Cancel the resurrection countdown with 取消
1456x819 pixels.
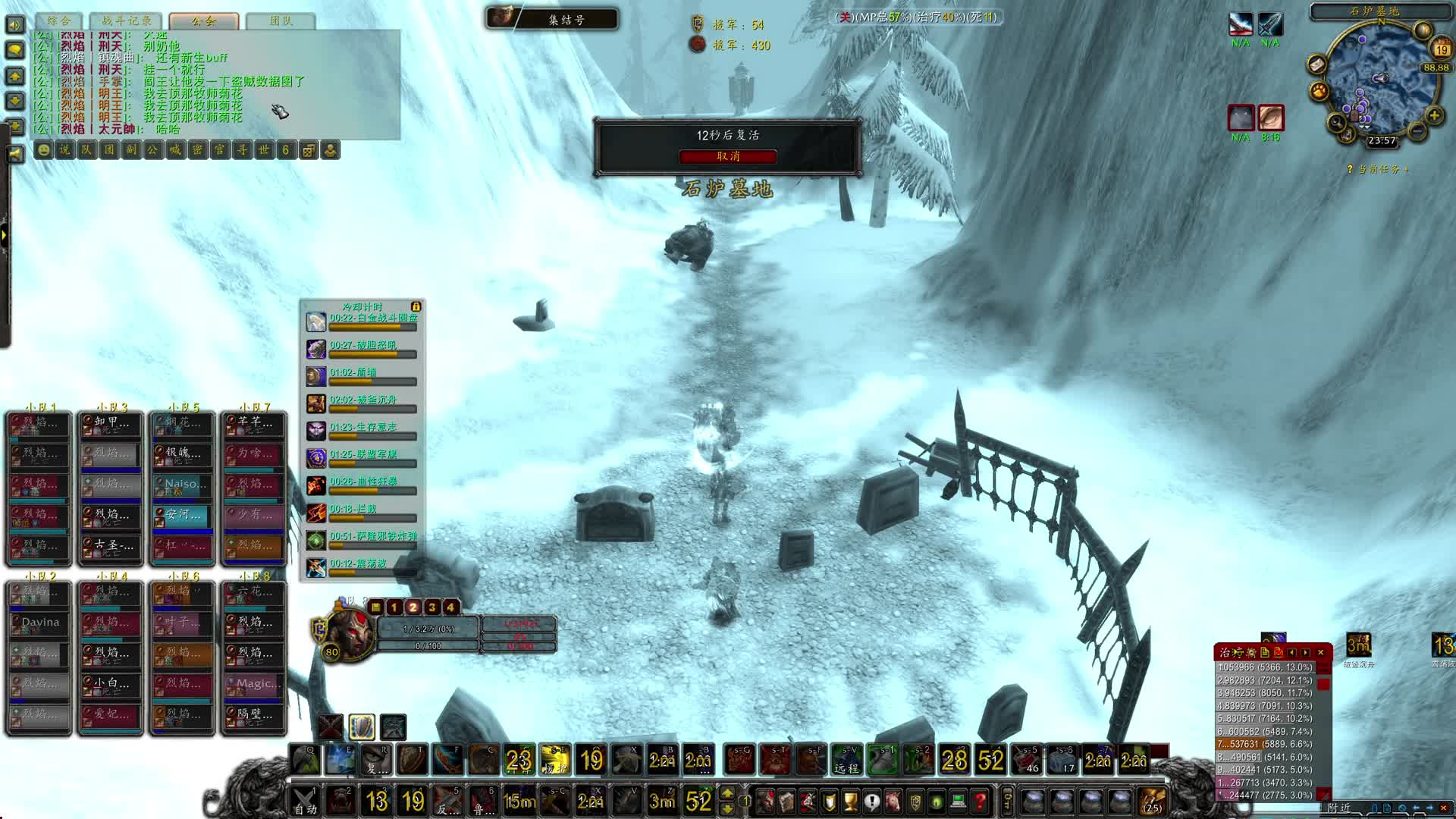click(x=727, y=156)
